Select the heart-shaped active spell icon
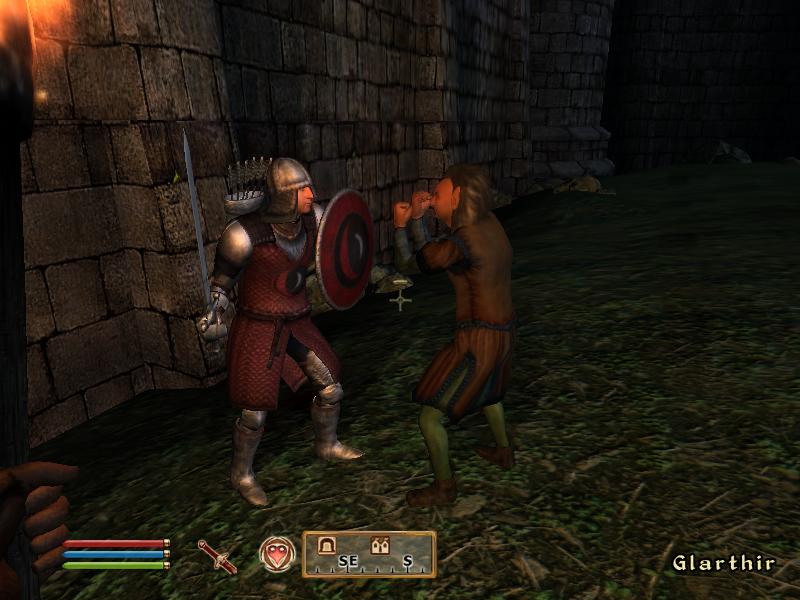800x600 pixels. click(x=277, y=554)
